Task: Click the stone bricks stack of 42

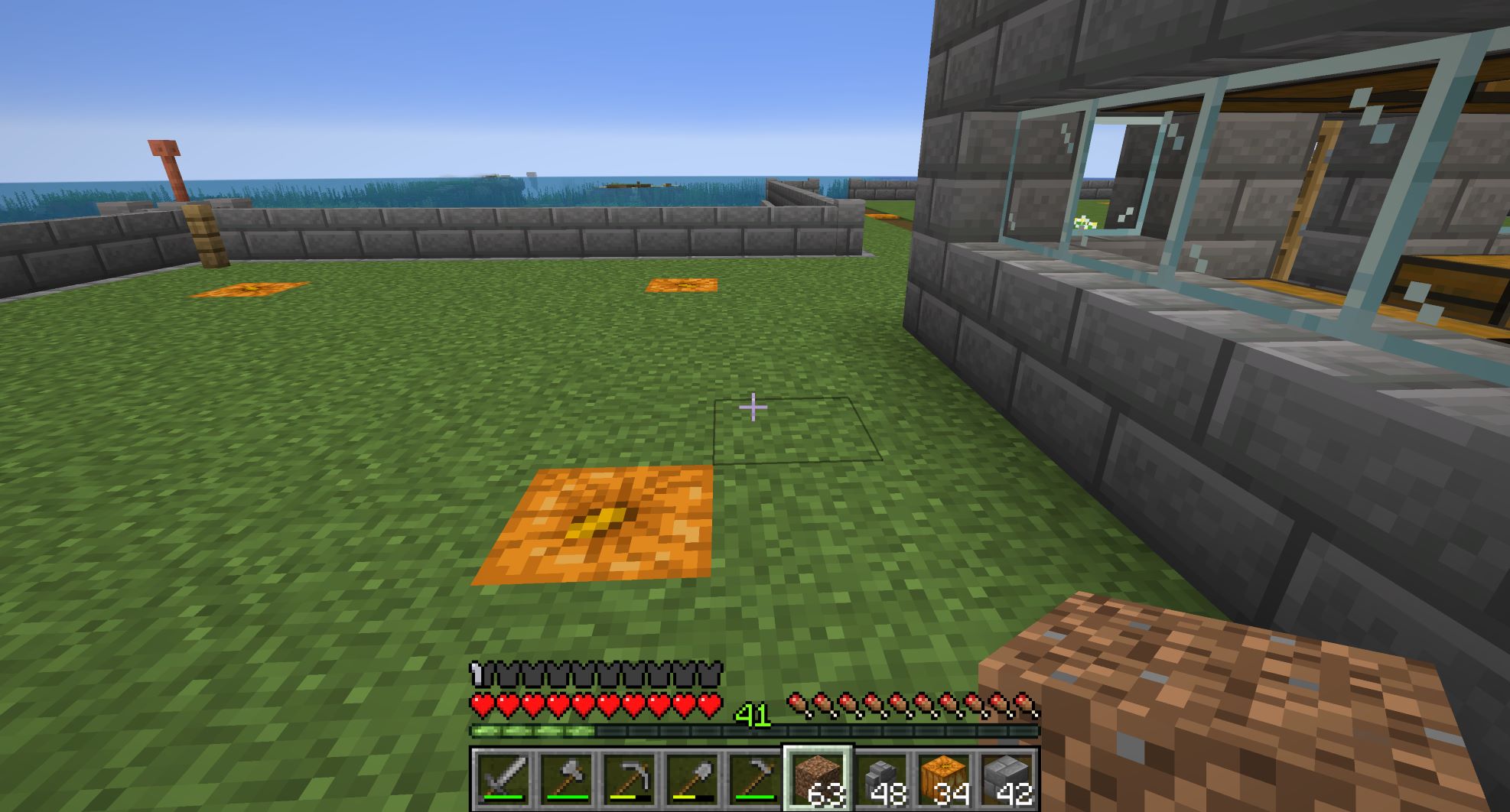Action: pyautogui.click(x=1007, y=780)
